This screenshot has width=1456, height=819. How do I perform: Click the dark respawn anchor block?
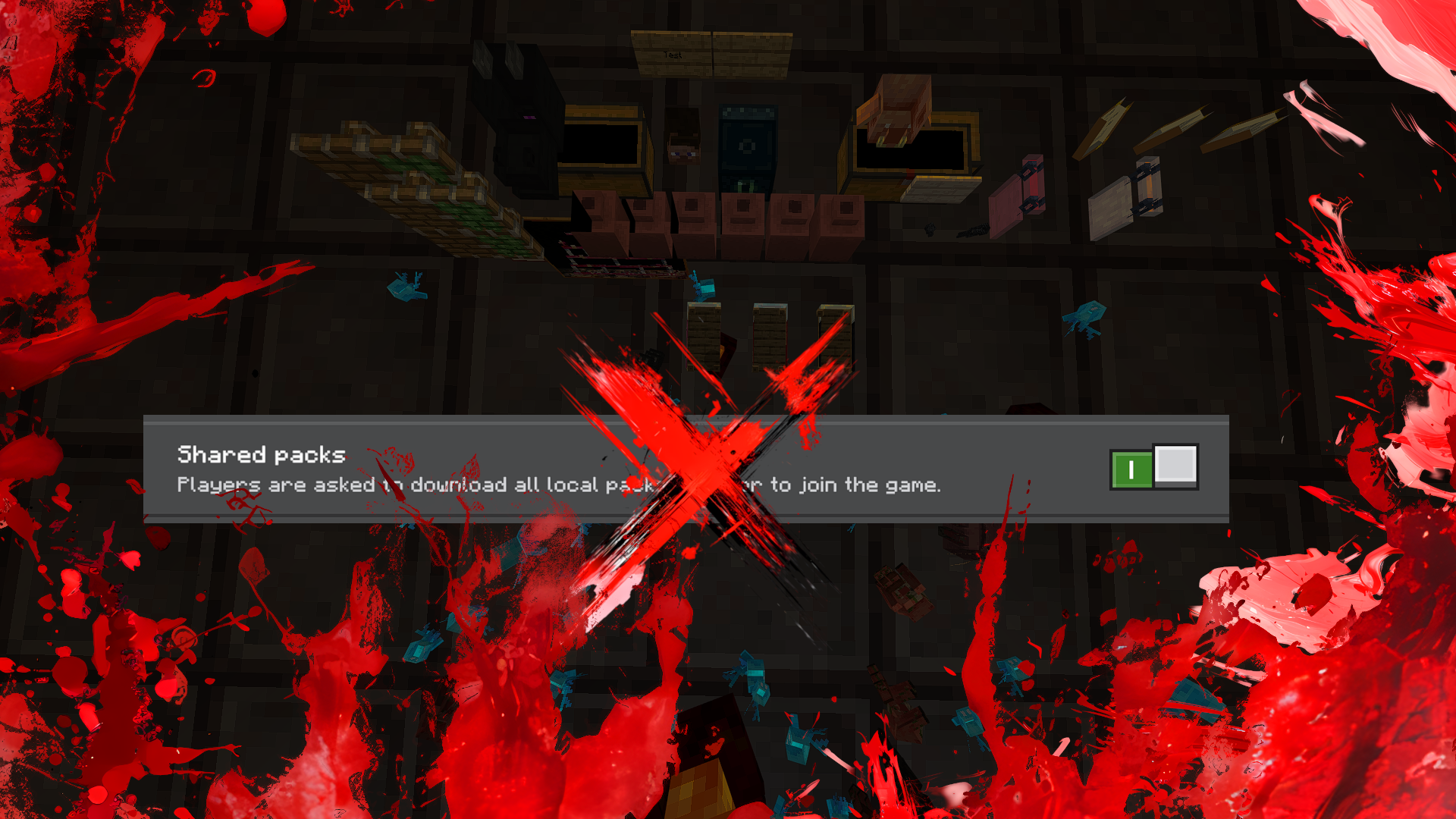coord(747,146)
